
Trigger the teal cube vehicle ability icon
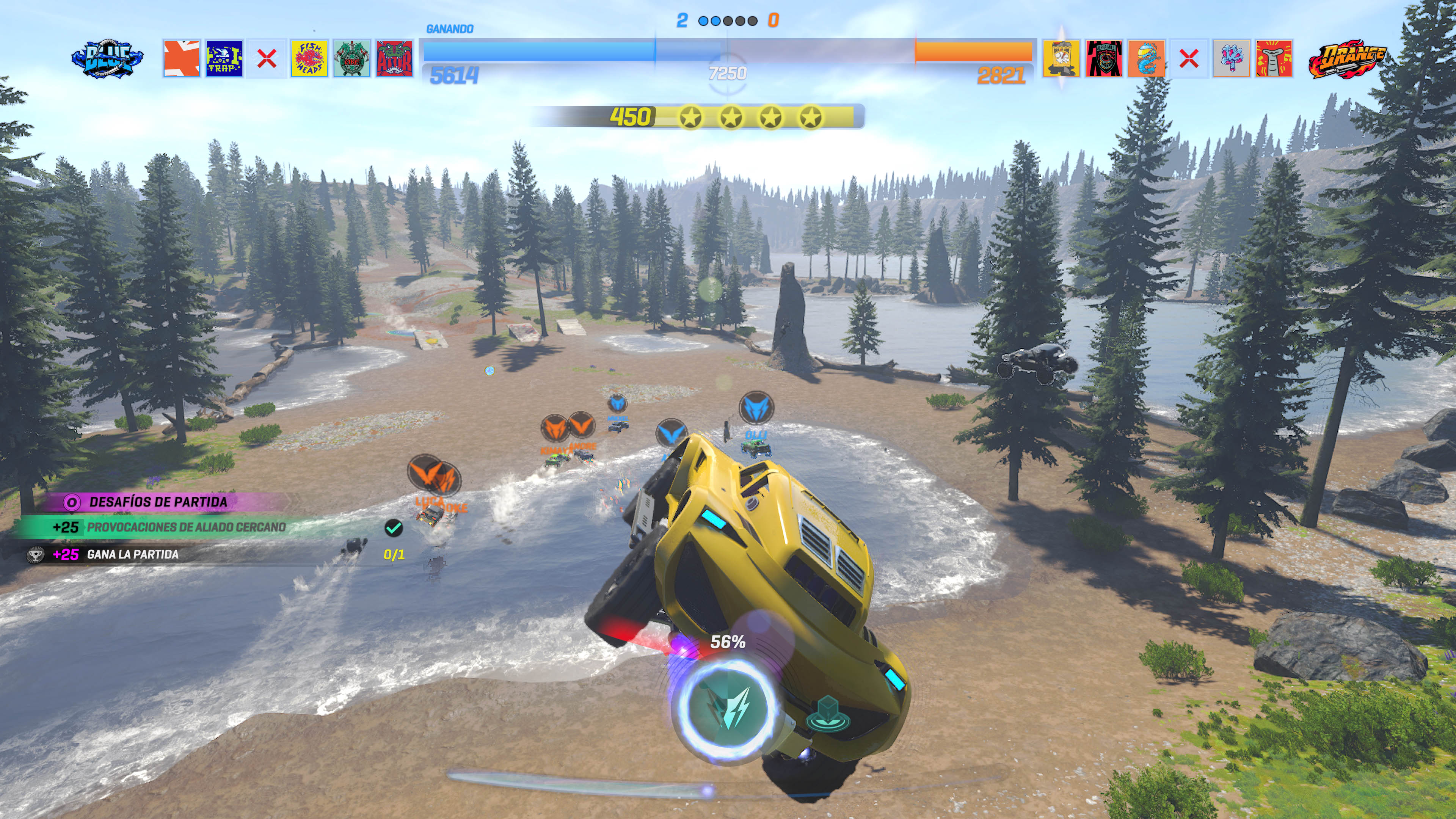pyautogui.click(x=828, y=713)
